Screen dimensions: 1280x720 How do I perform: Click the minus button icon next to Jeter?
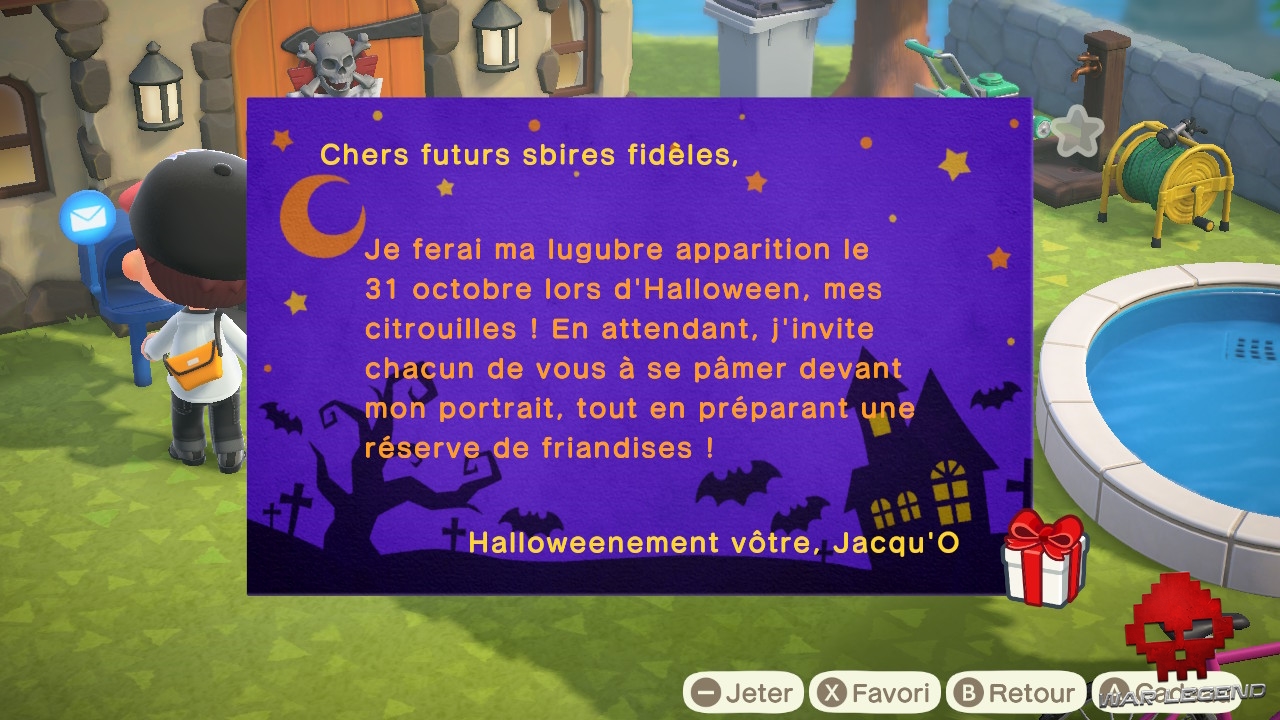tap(704, 691)
